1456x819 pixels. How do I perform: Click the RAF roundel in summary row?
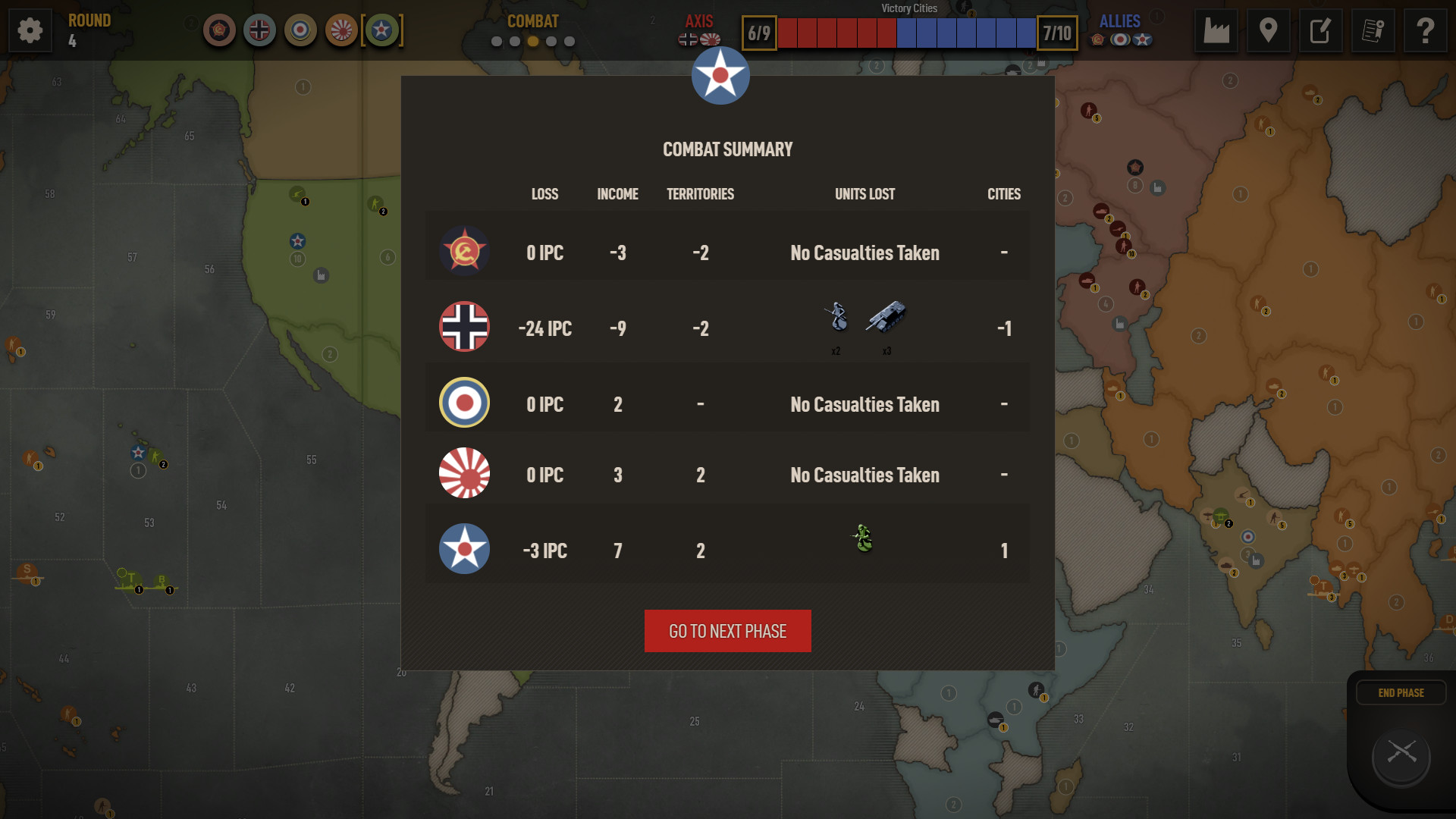tap(464, 403)
